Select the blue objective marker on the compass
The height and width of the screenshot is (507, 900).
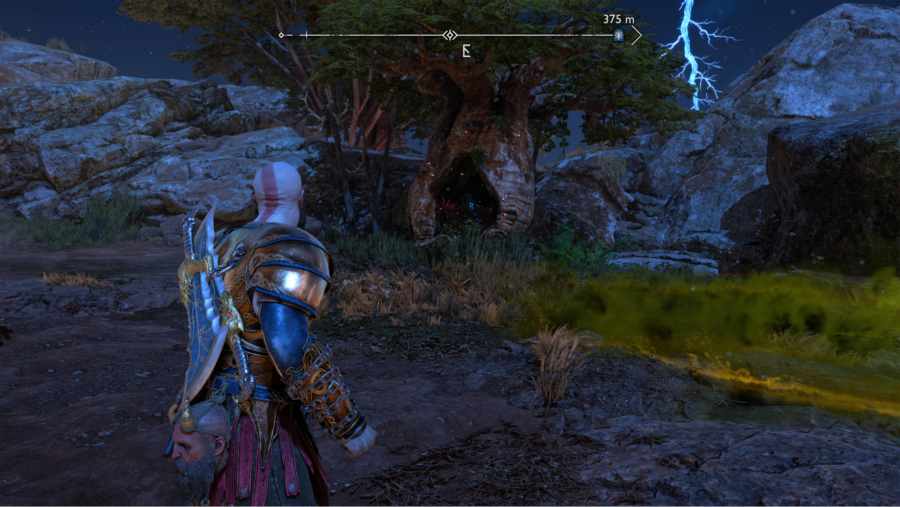(619, 35)
